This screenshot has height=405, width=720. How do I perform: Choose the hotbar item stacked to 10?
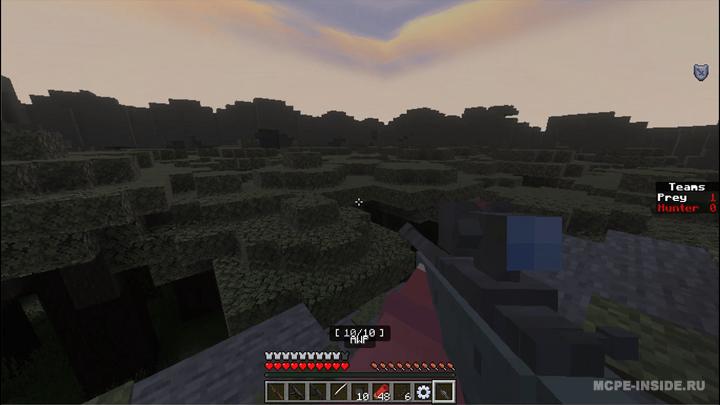[x=359, y=392]
